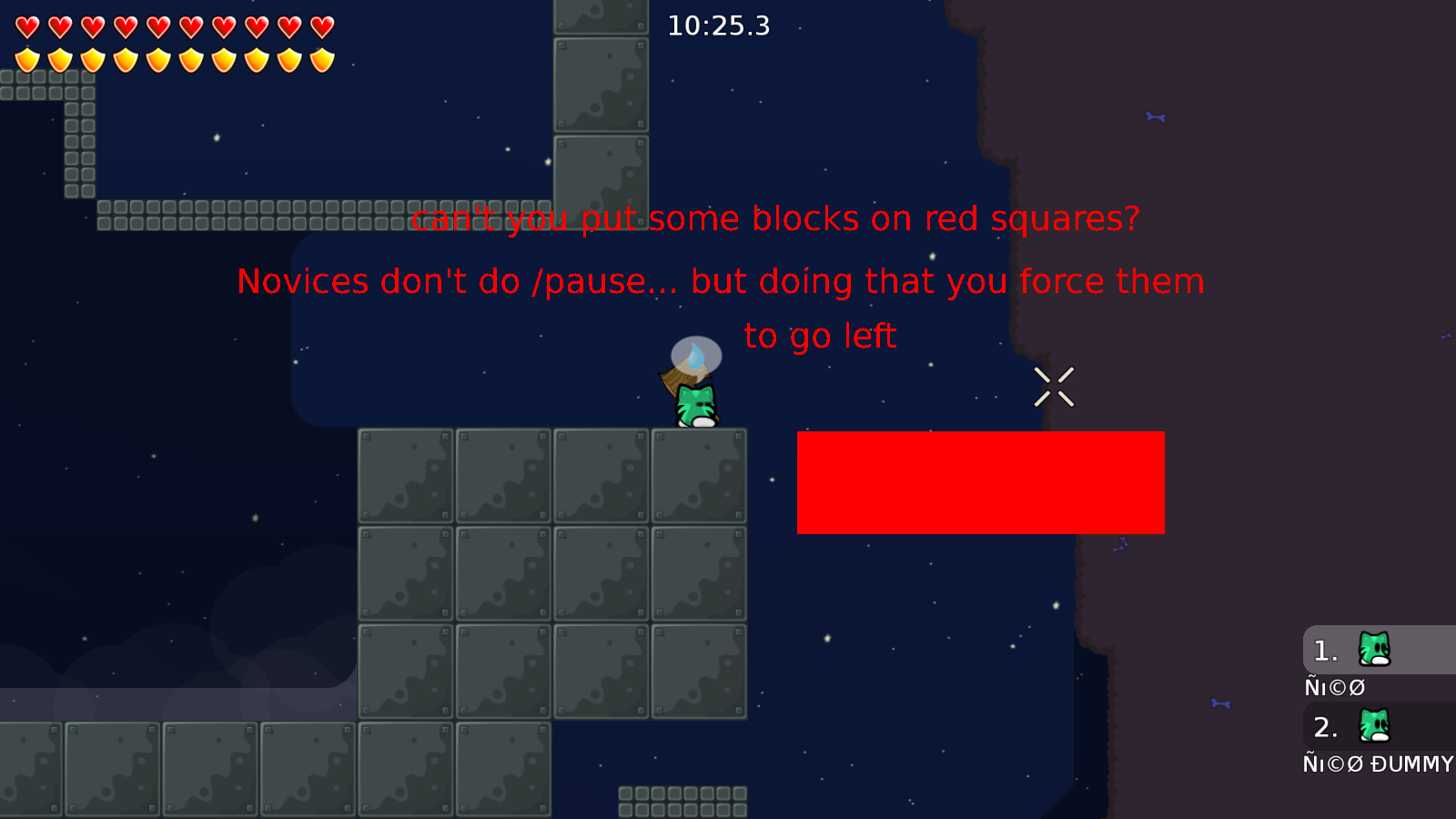Click the line mentioning Novices don't do /pause
The width and height of the screenshot is (1456, 819).
(x=720, y=281)
